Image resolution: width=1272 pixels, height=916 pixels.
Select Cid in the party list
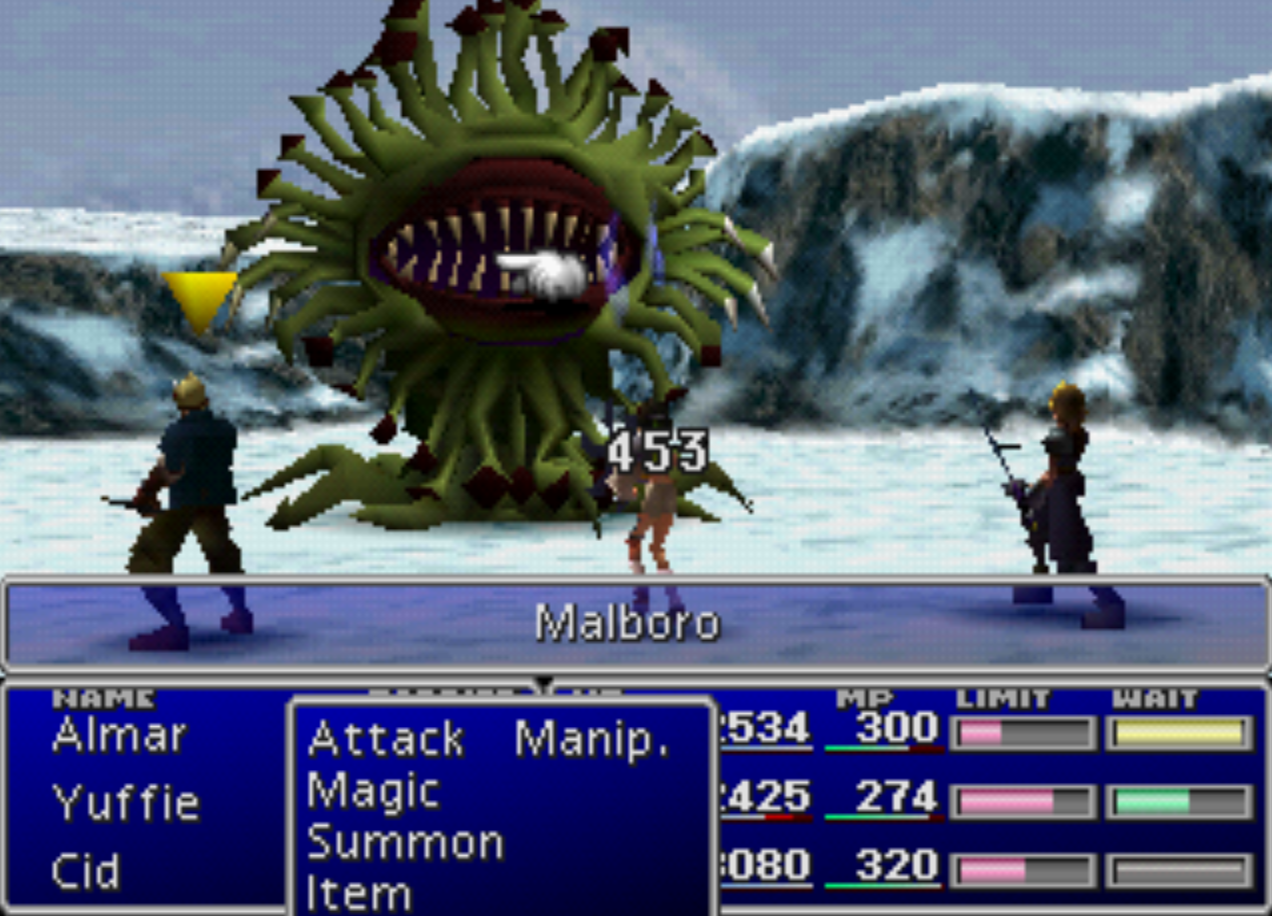tap(85, 871)
